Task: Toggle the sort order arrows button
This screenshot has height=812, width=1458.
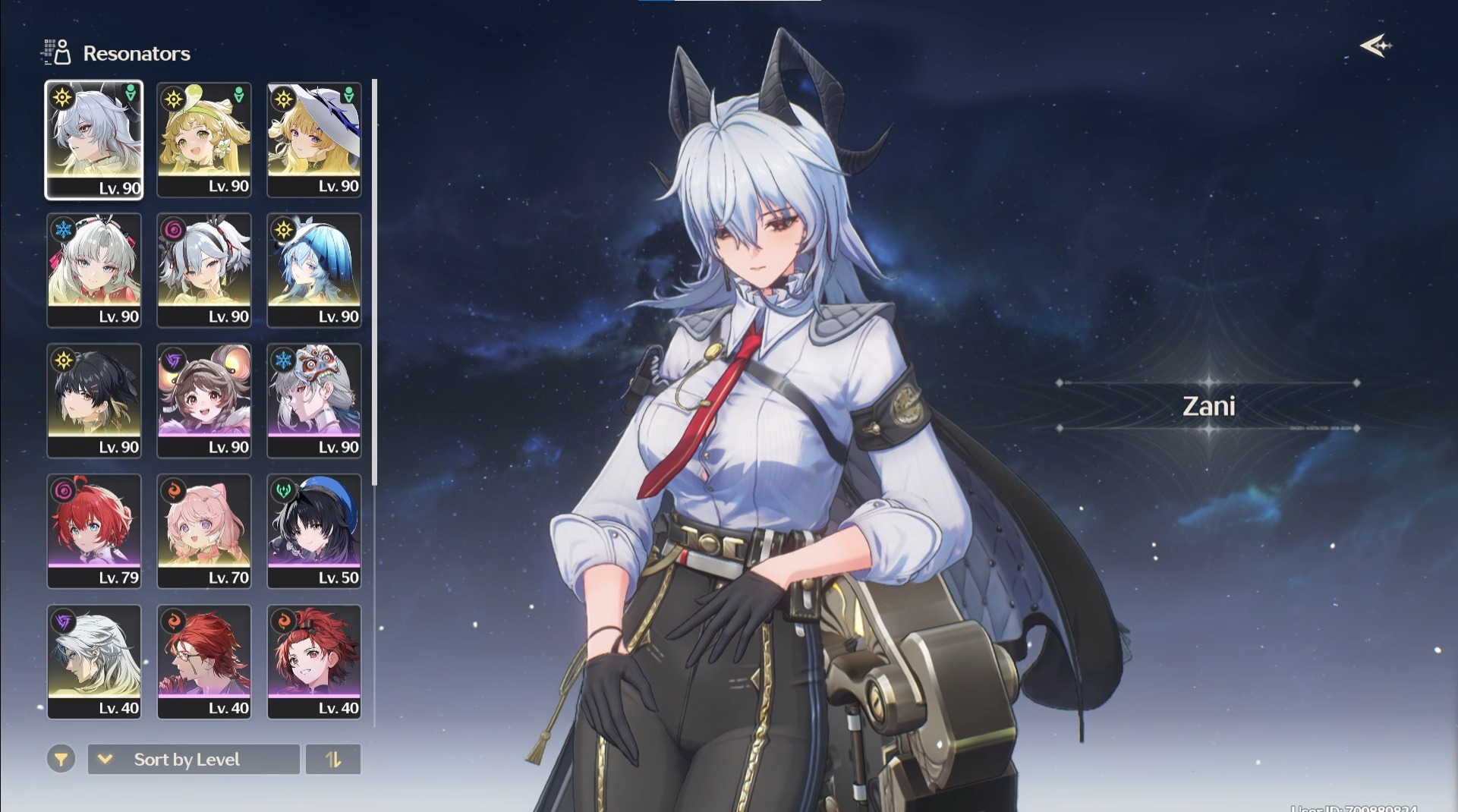Action: tap(333, 759)
